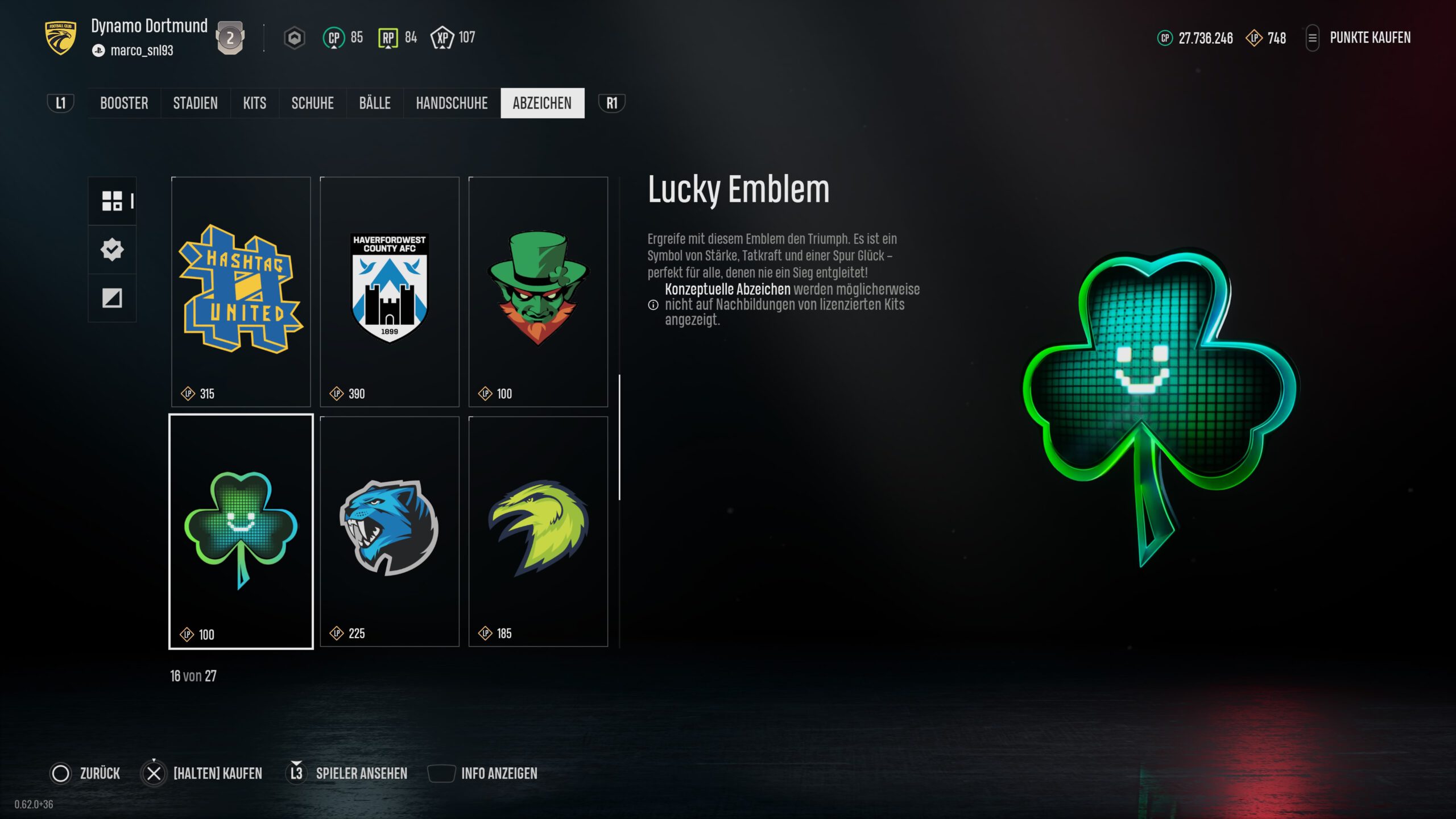The image size is (1456, 819).
Task: Open Punkte Kaufen to buy points
Action: [1370, 38]
